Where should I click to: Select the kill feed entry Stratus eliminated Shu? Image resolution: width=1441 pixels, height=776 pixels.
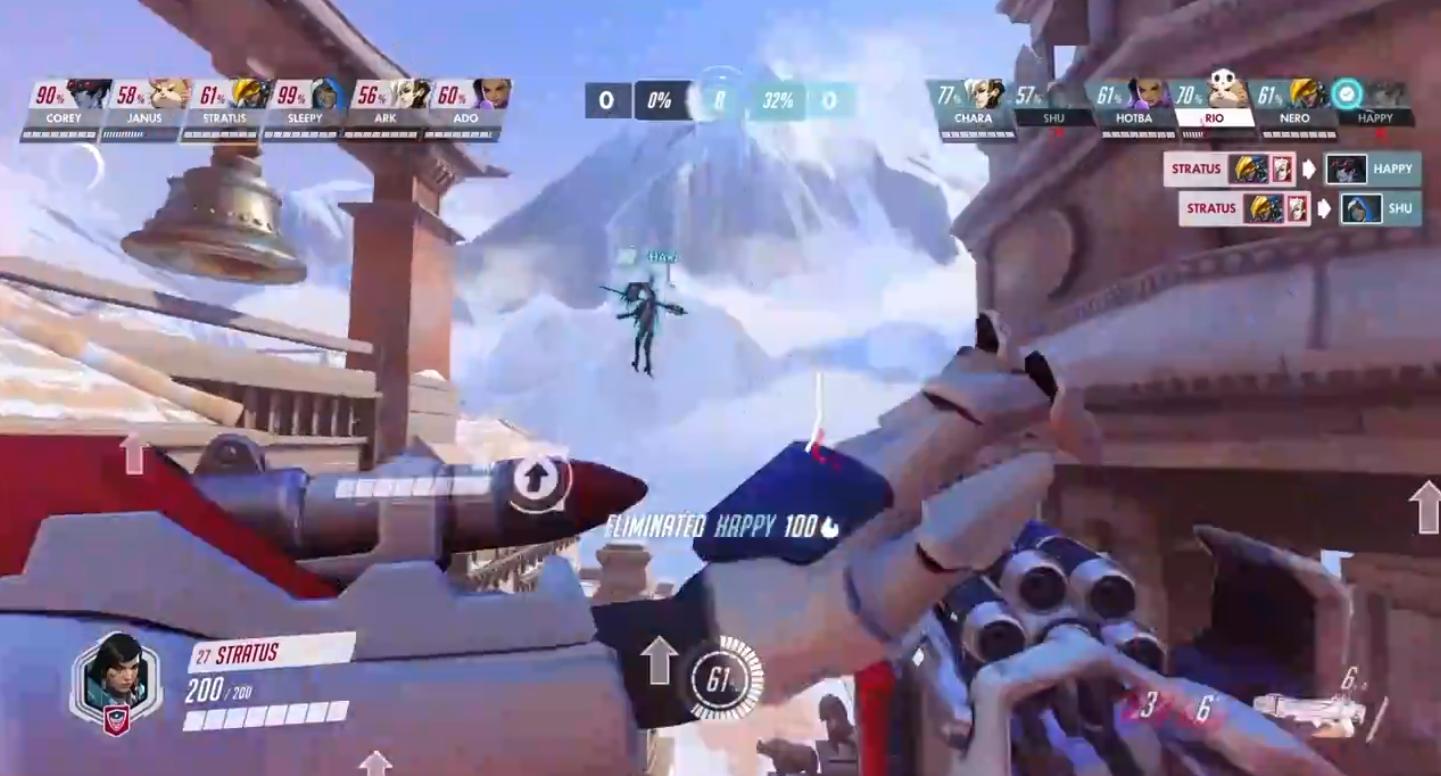[x=1299, y=208]
